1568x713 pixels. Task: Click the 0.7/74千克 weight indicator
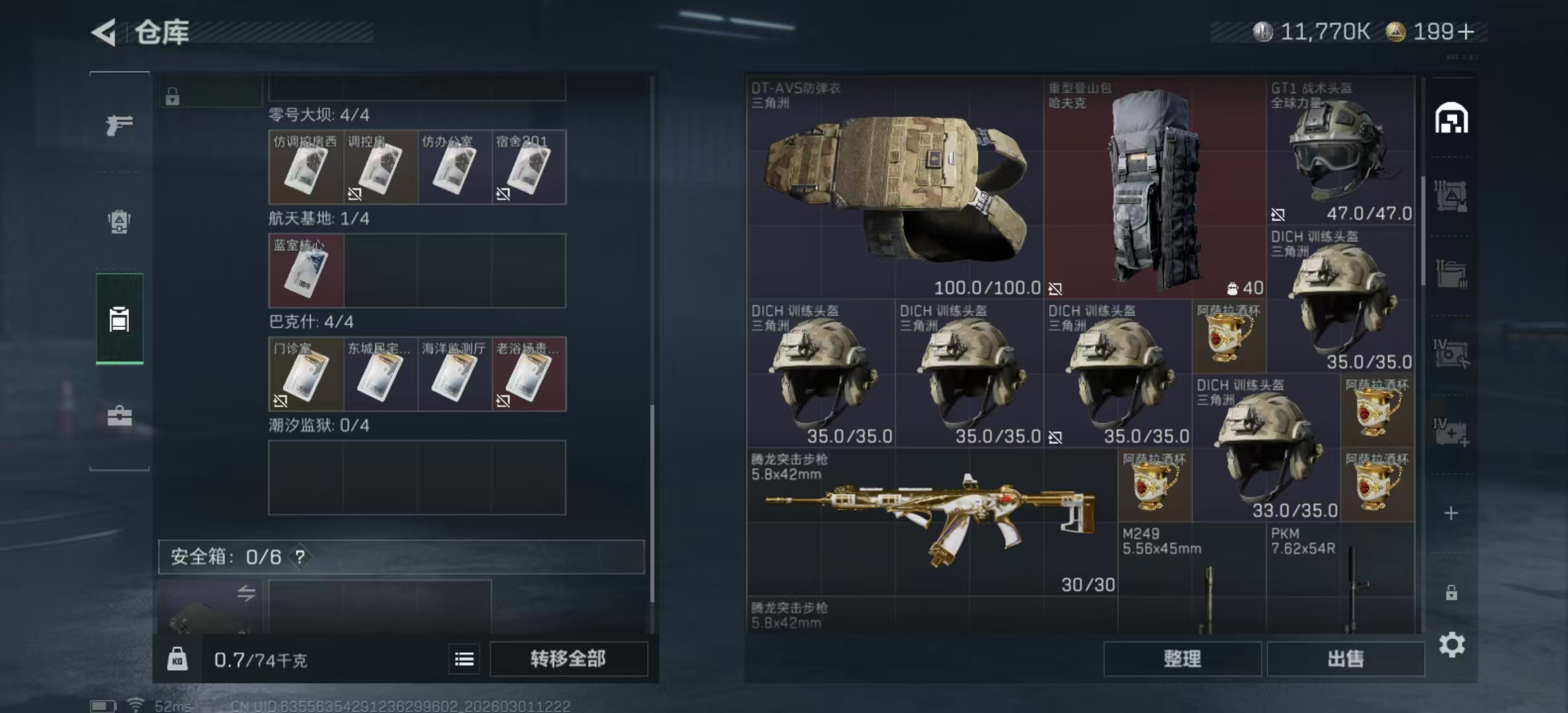[261, 660]
